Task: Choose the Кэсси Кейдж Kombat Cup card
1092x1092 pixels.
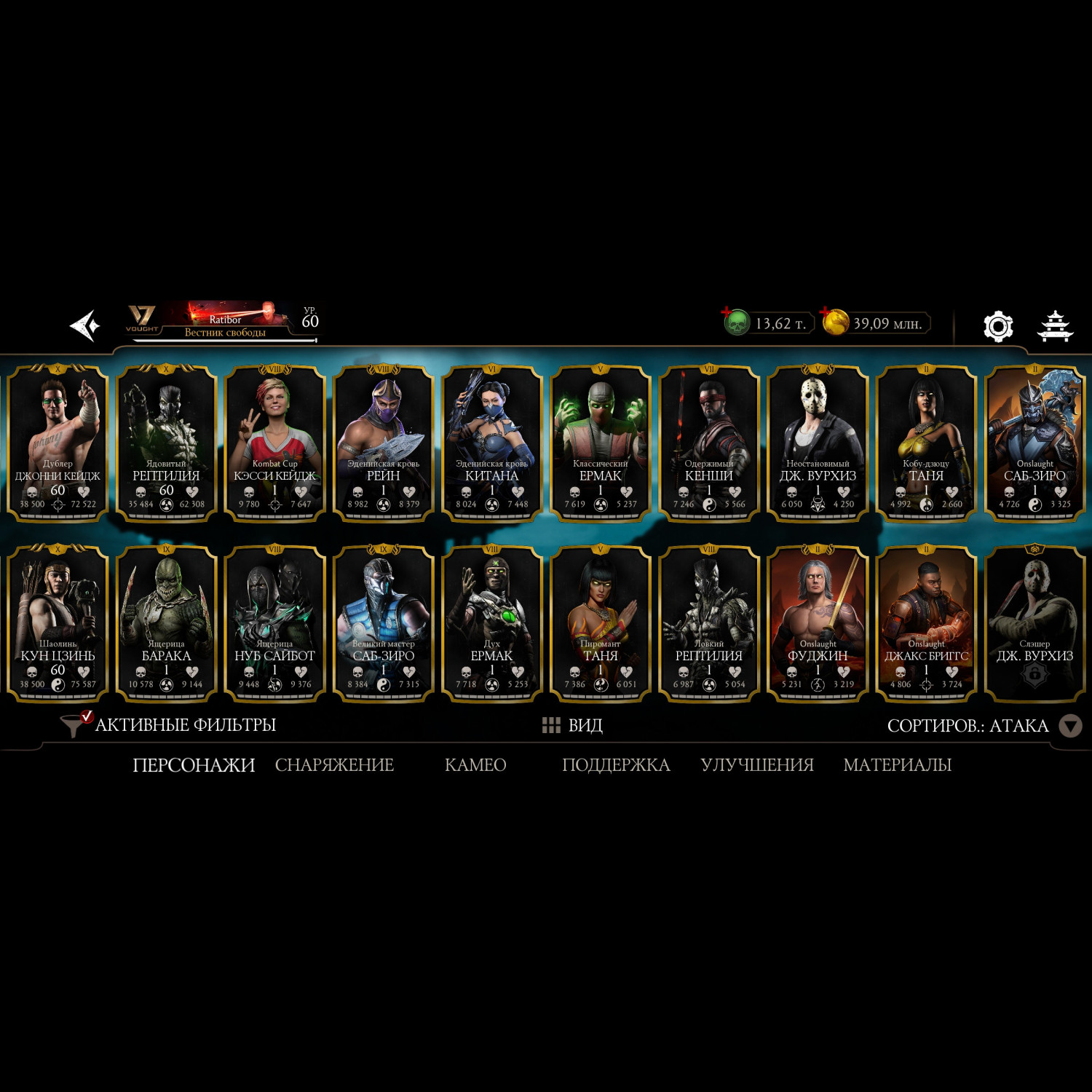Action: 274,443
